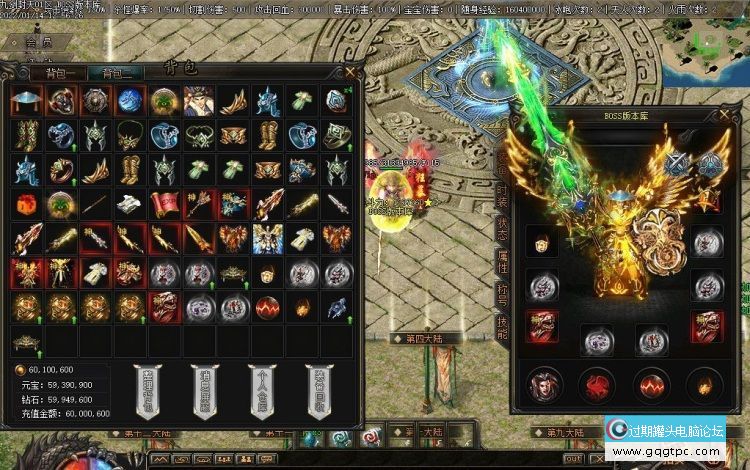Select the blue orb item in the backpack

coord(130,101)
